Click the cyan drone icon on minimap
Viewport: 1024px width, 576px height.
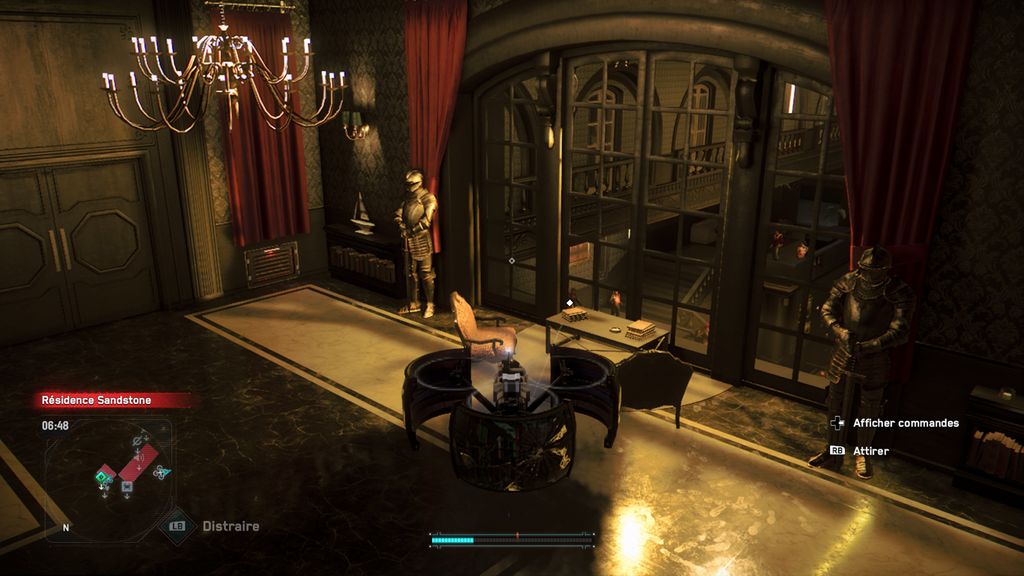coord(161,472)
